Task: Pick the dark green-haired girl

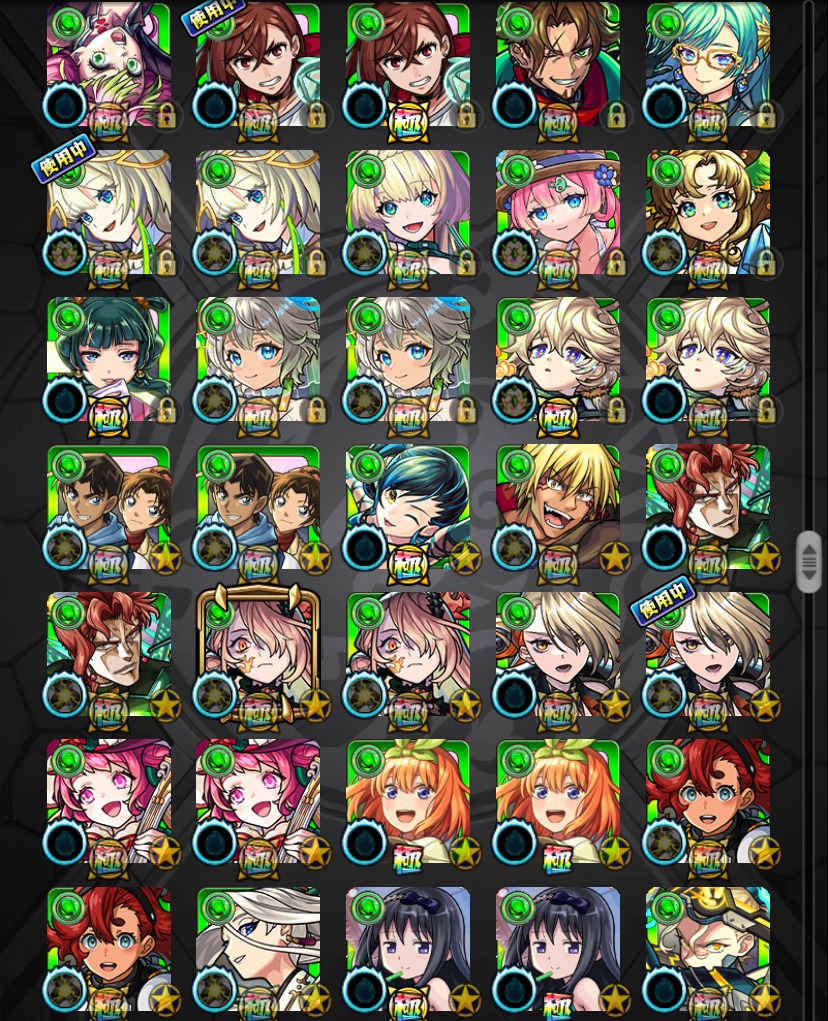Action: 108,359
